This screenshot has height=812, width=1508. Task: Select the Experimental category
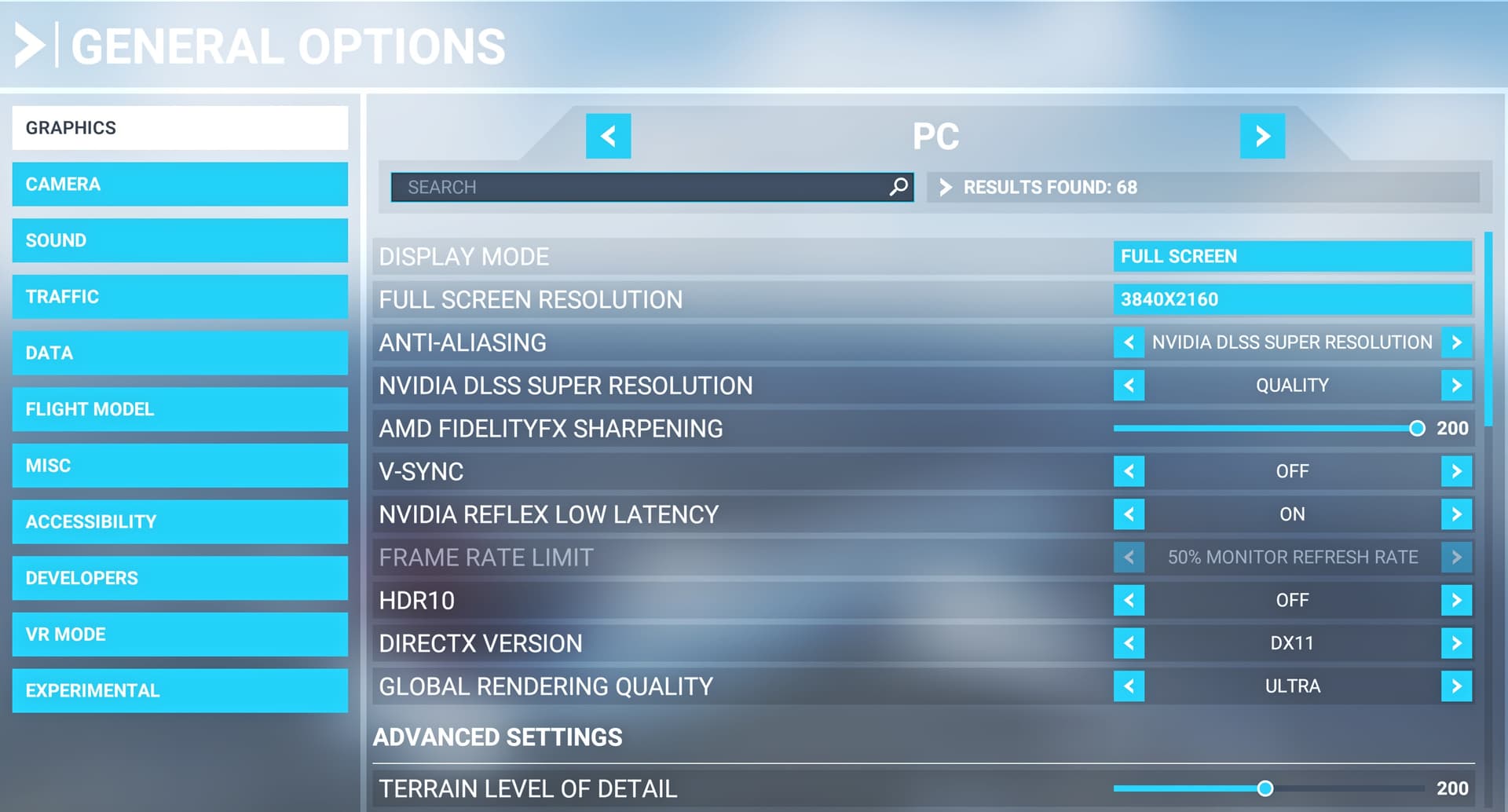coord(180,690)
